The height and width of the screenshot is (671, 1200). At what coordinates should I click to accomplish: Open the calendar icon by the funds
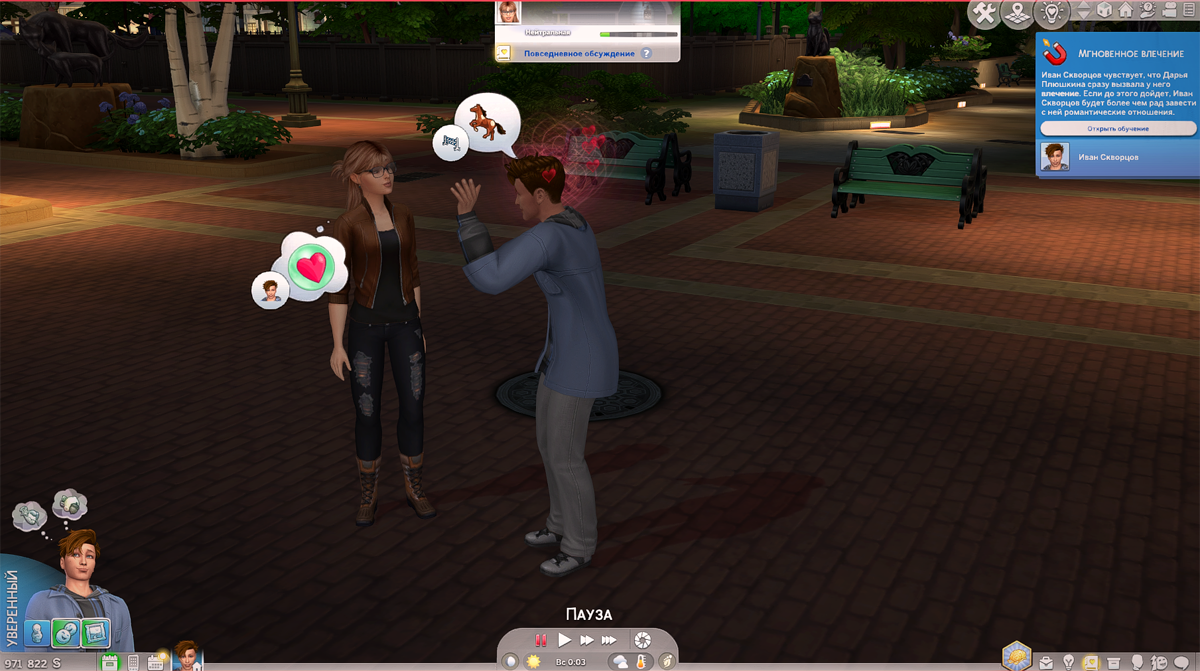(x=156, y=662)
